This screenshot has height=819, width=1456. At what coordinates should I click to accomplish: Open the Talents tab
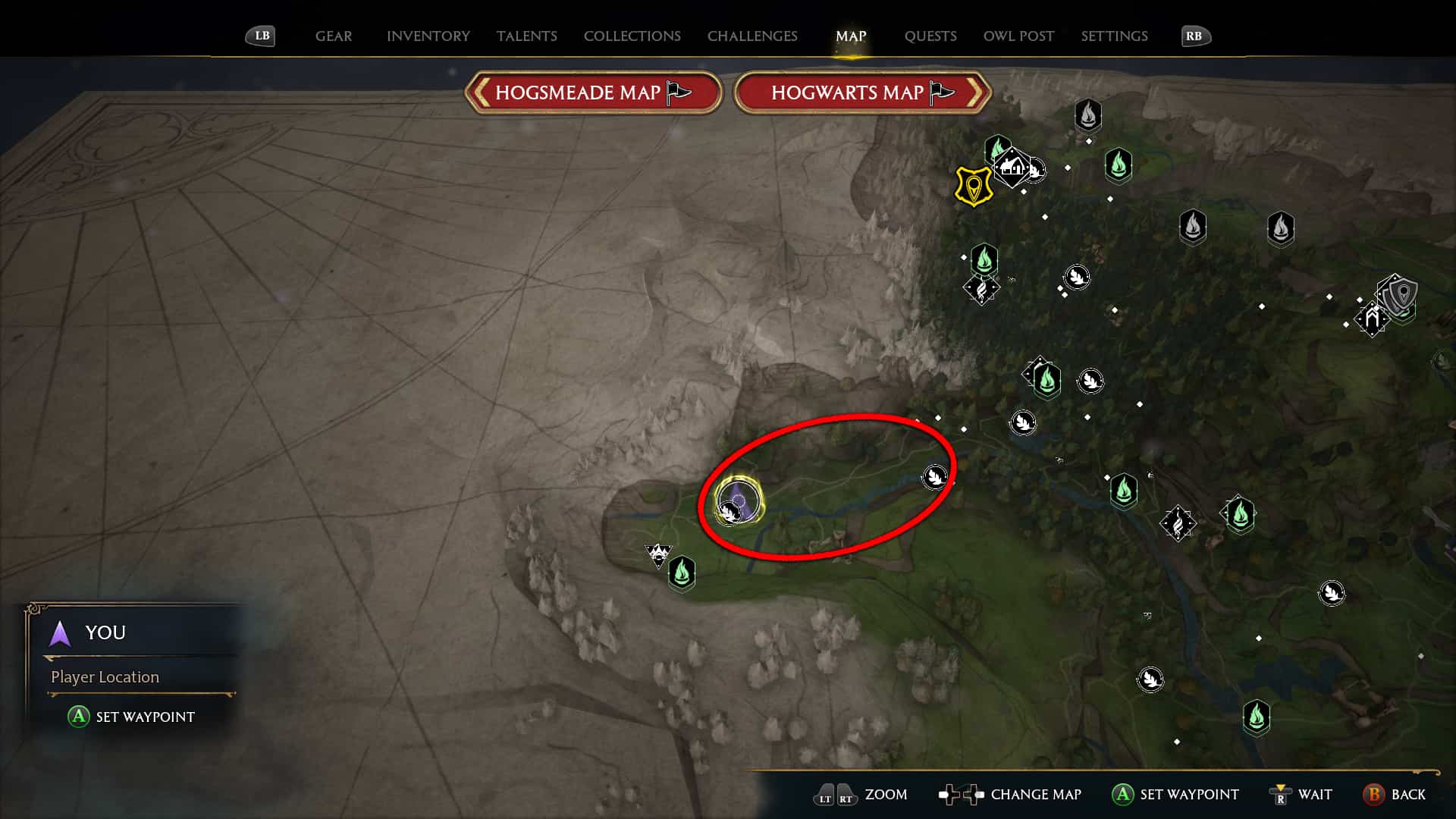click(526, 36)
